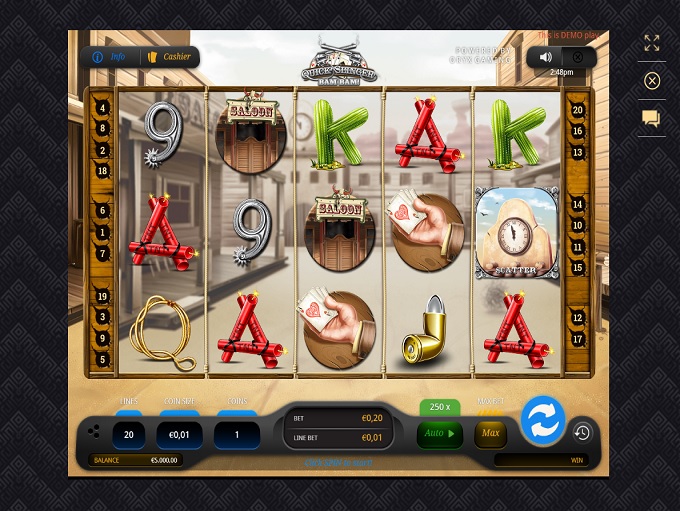This screenshot has height=511, width=680.
Task: Select the 250 x autoplay option
Action: 439,407
